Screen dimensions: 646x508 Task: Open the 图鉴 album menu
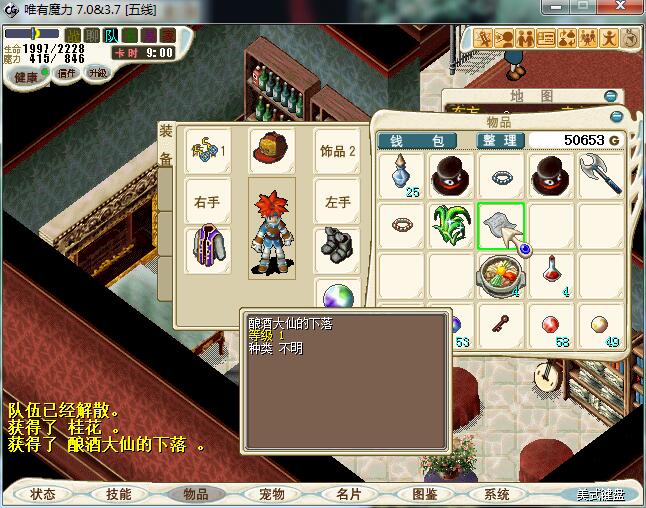click(x=423, y=494)
